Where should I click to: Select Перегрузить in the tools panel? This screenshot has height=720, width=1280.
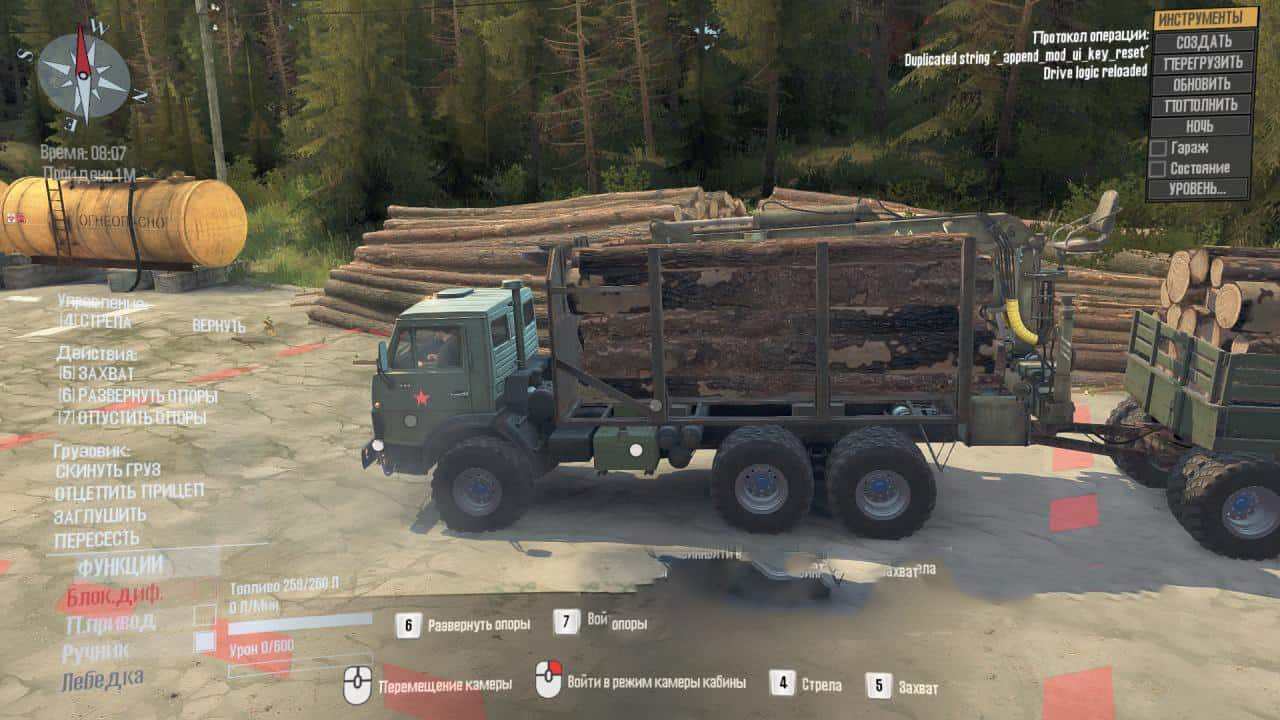(x=1203, y=62)
